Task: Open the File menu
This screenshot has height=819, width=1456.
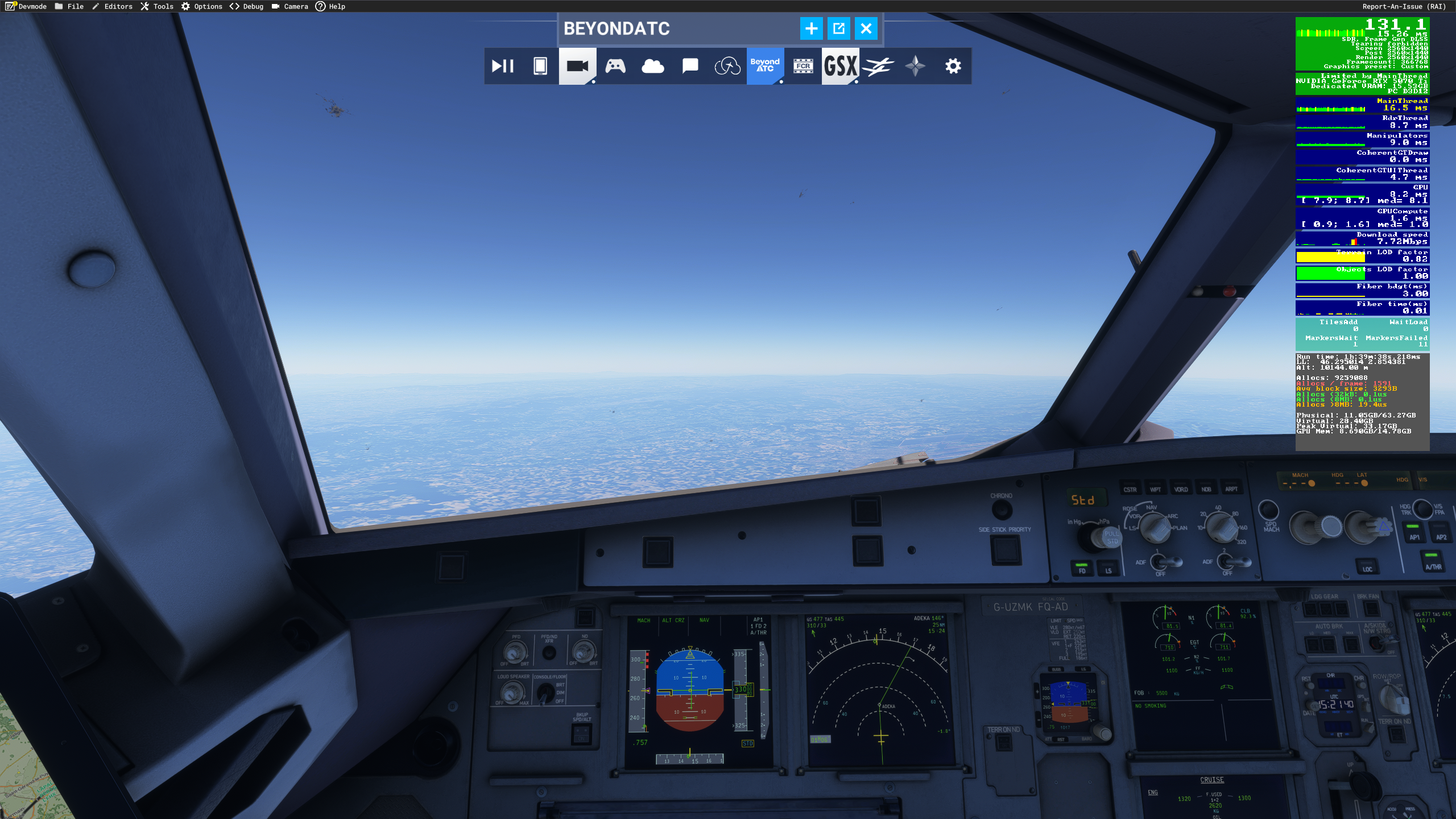Action: pos(69,6)
